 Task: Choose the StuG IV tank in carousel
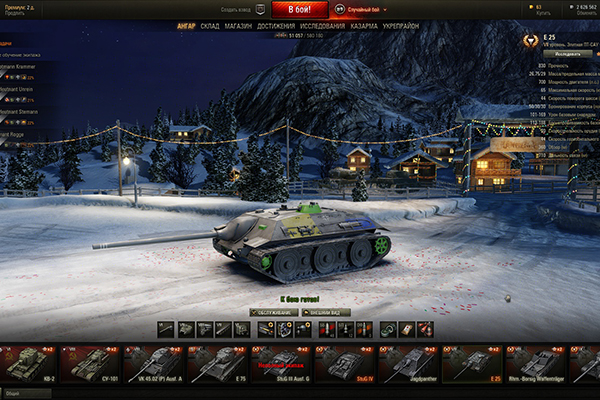344,364
